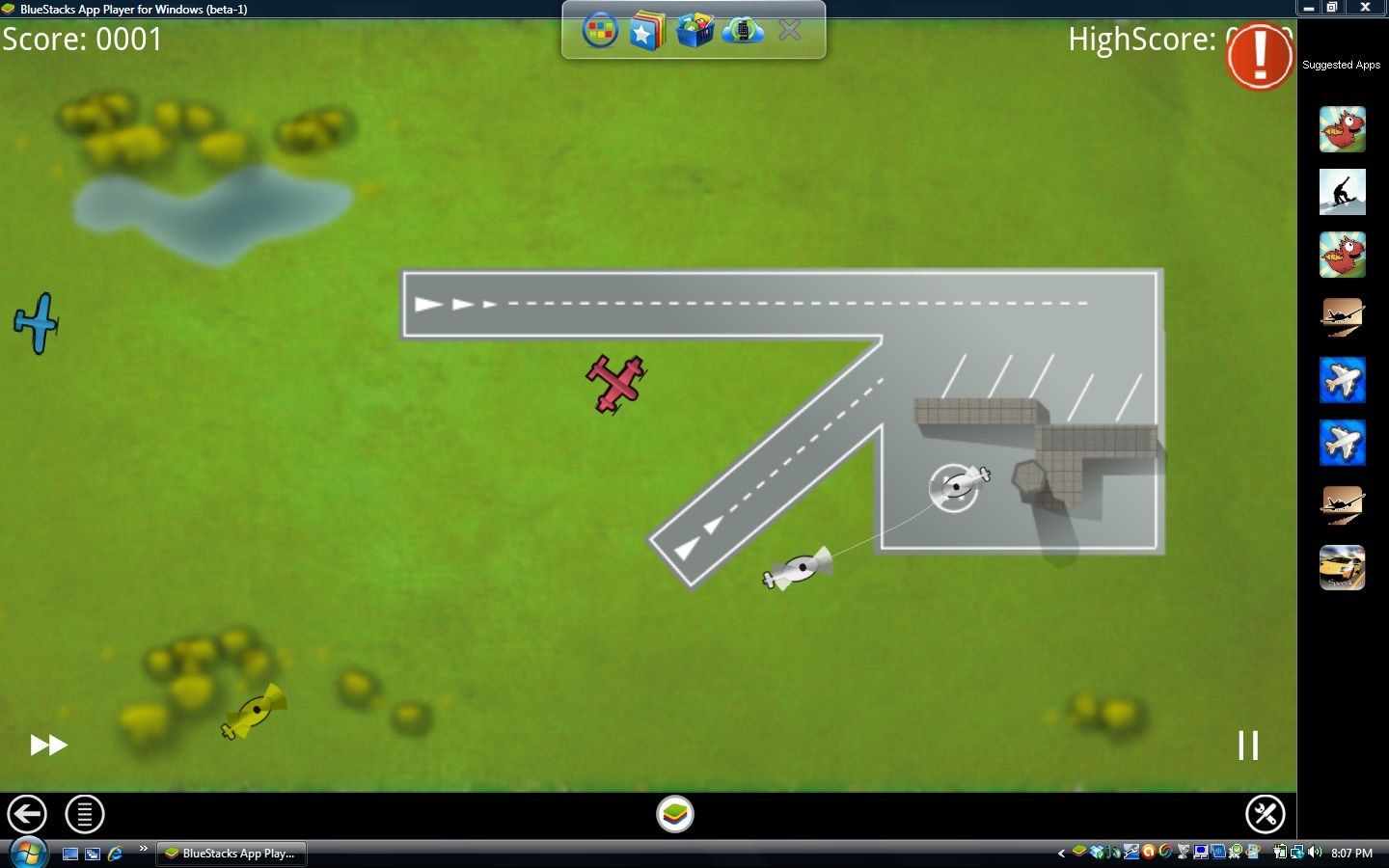Pause the Air Control game
Viewport: 1389px width, 868px height.
pyautogui.click(x=1248, y=745)
